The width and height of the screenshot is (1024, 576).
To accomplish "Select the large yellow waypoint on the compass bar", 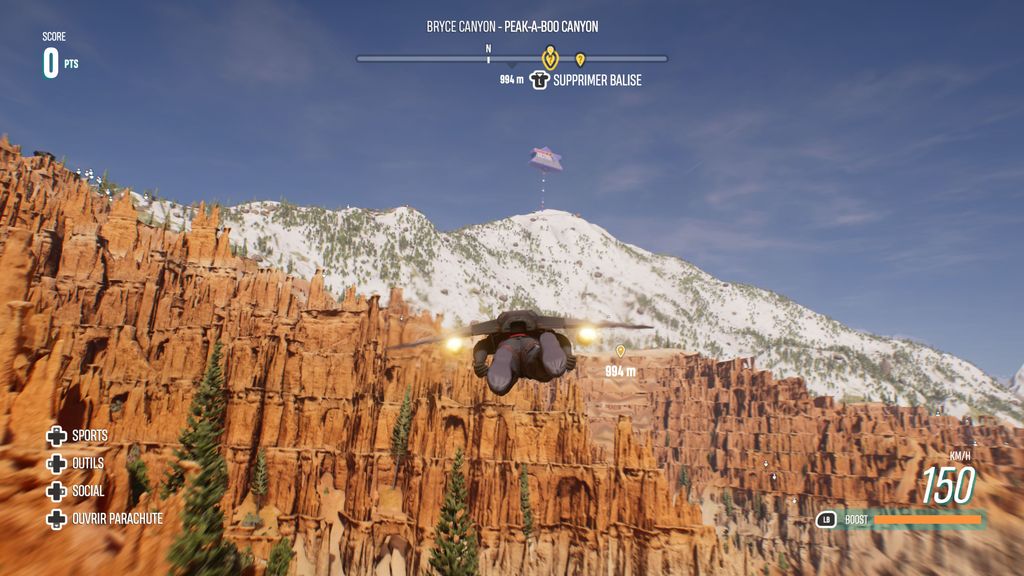I will (x=549, y=57).
